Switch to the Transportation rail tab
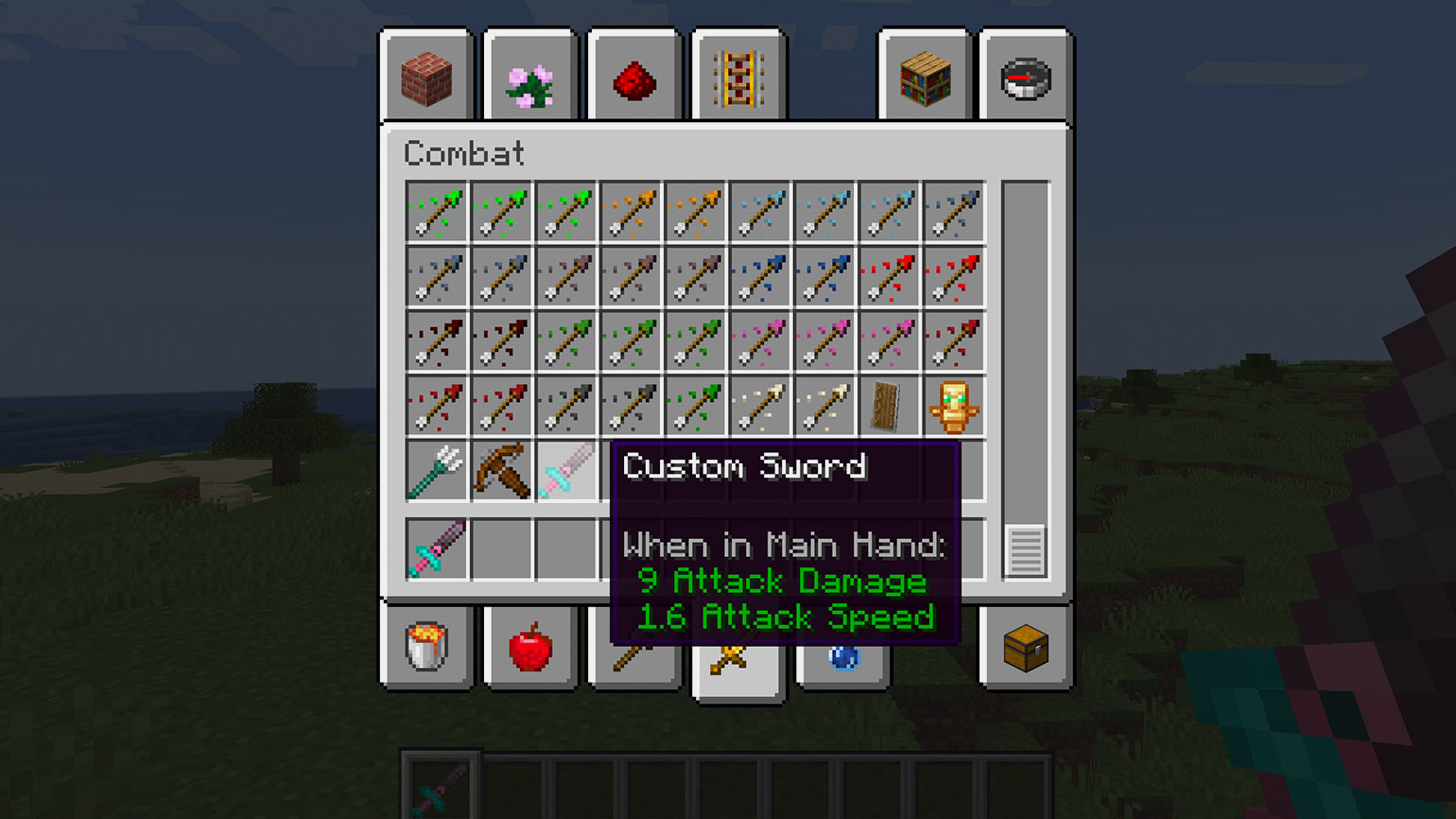This screenshot has width=1456, height=819. pos(738,79)
